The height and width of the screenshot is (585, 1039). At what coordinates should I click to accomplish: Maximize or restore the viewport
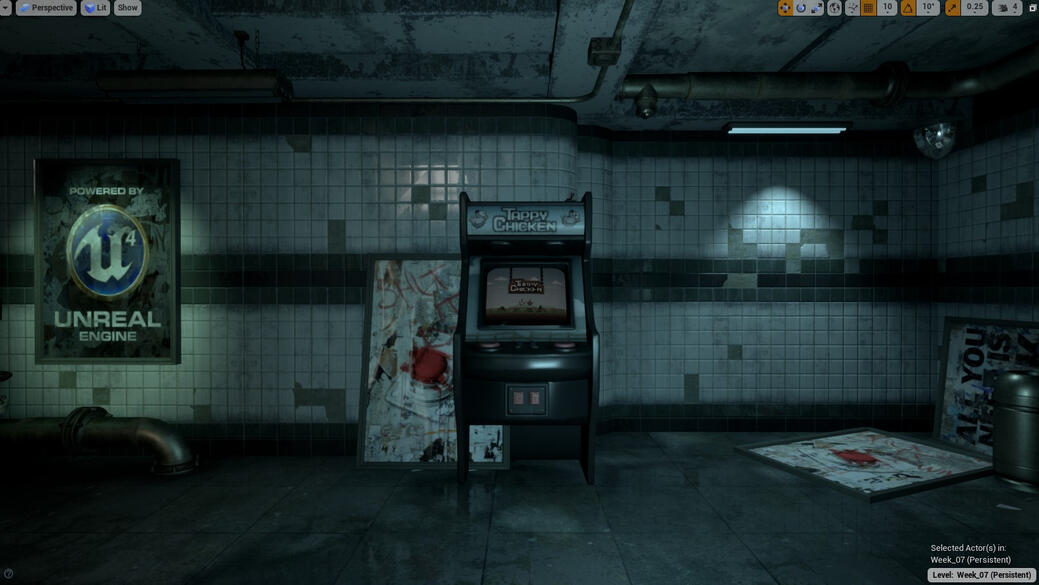tap(1032, 8)
